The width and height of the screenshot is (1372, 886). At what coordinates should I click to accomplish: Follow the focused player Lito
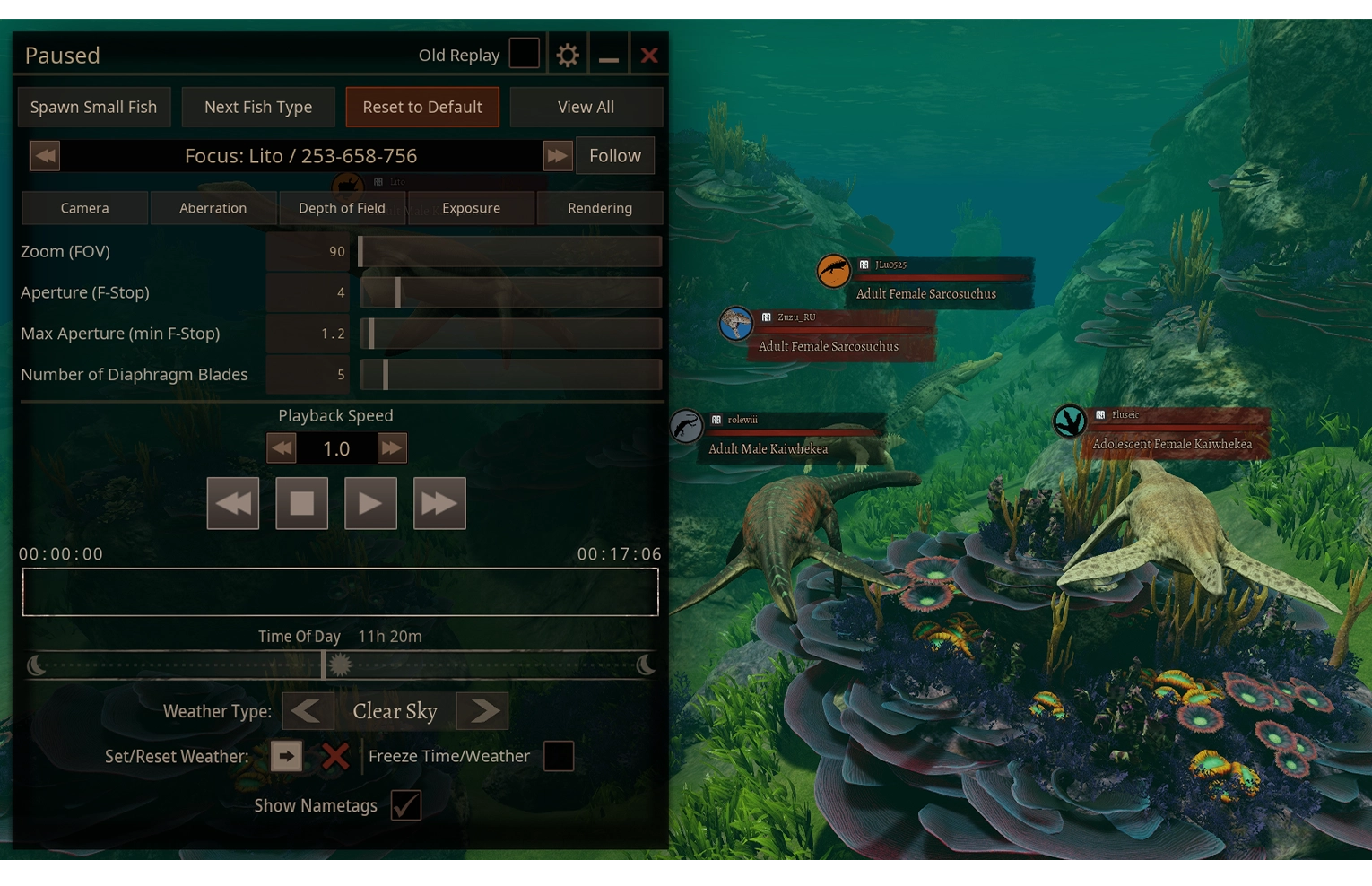(615, 156)
